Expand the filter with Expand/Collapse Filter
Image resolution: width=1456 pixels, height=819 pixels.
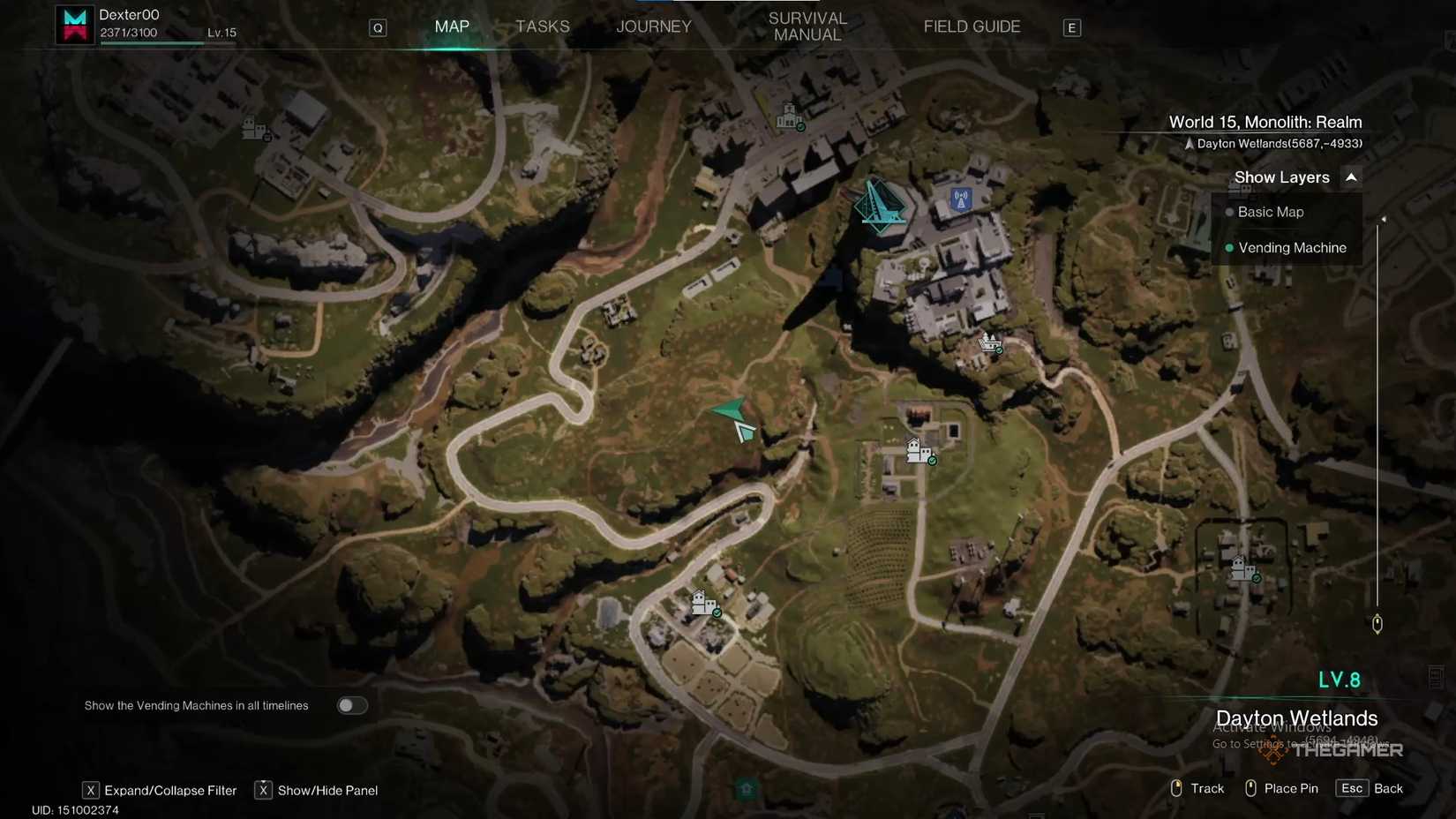tap(160, 790)
